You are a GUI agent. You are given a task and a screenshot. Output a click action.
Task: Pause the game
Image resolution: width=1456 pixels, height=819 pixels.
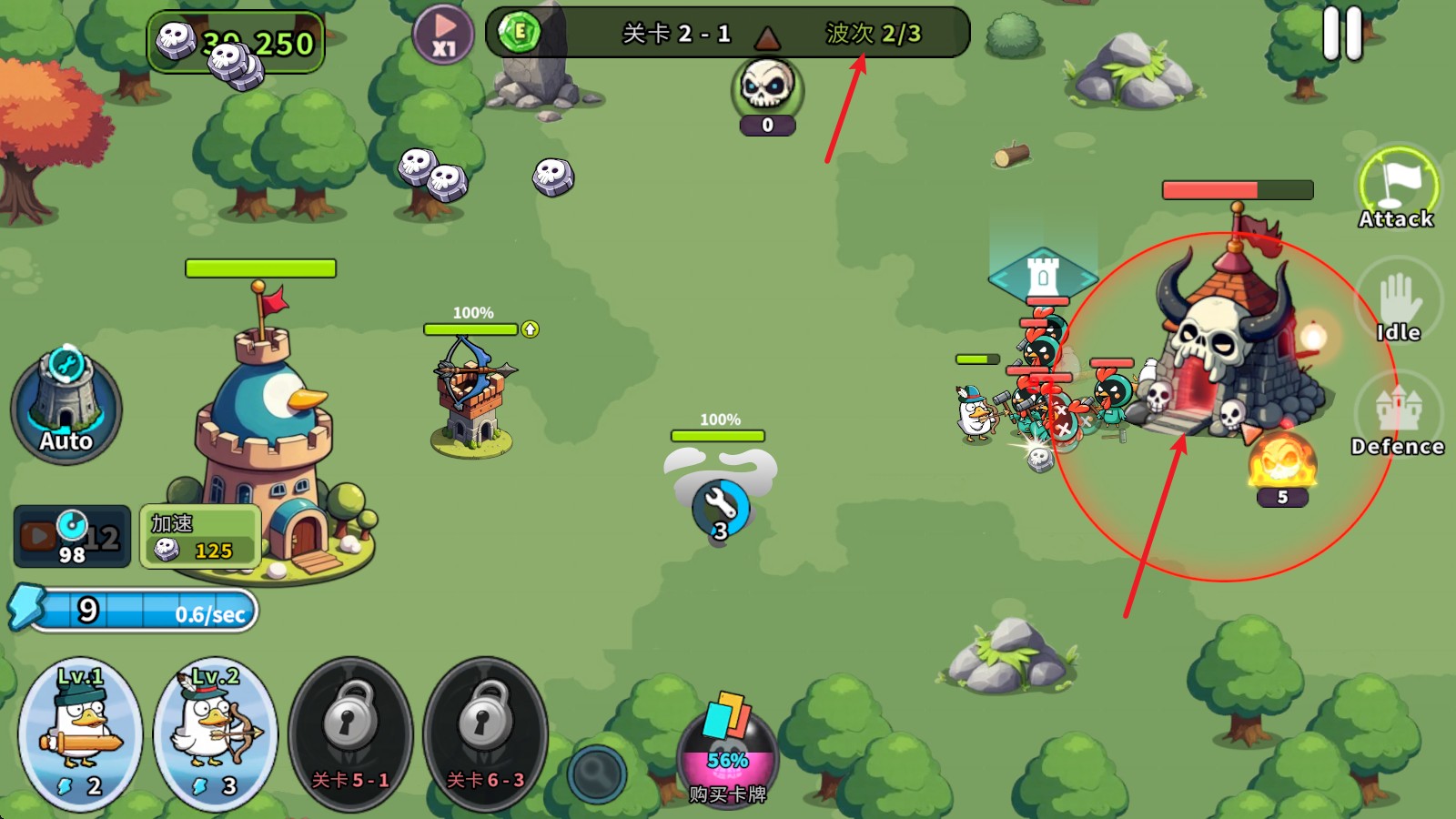pos(1342,35)
